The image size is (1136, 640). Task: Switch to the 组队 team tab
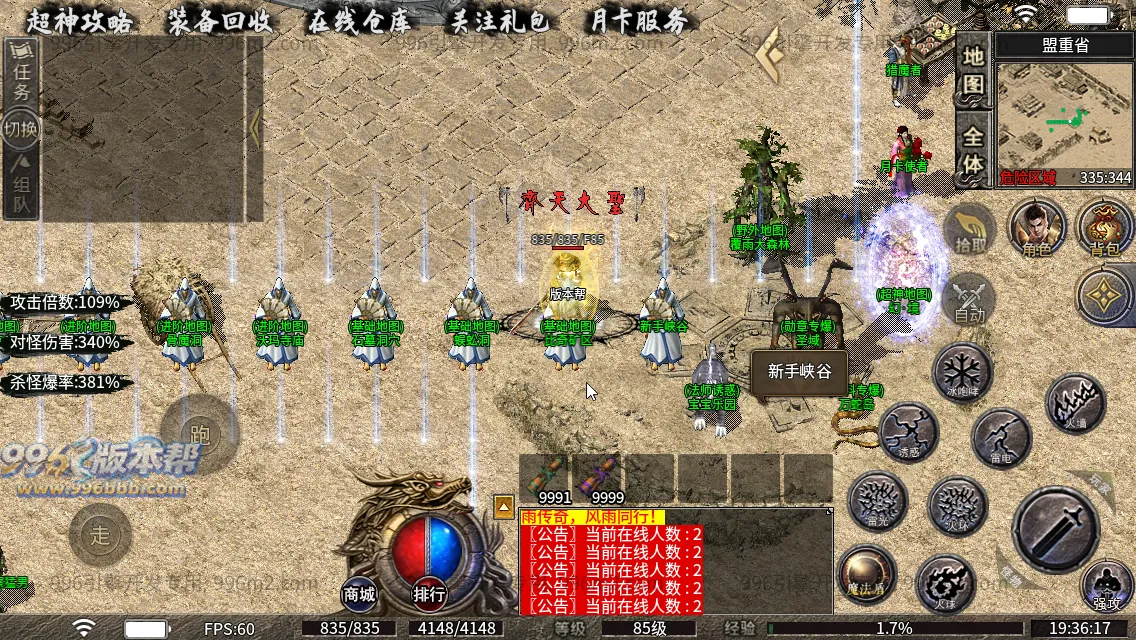[21, 186]
